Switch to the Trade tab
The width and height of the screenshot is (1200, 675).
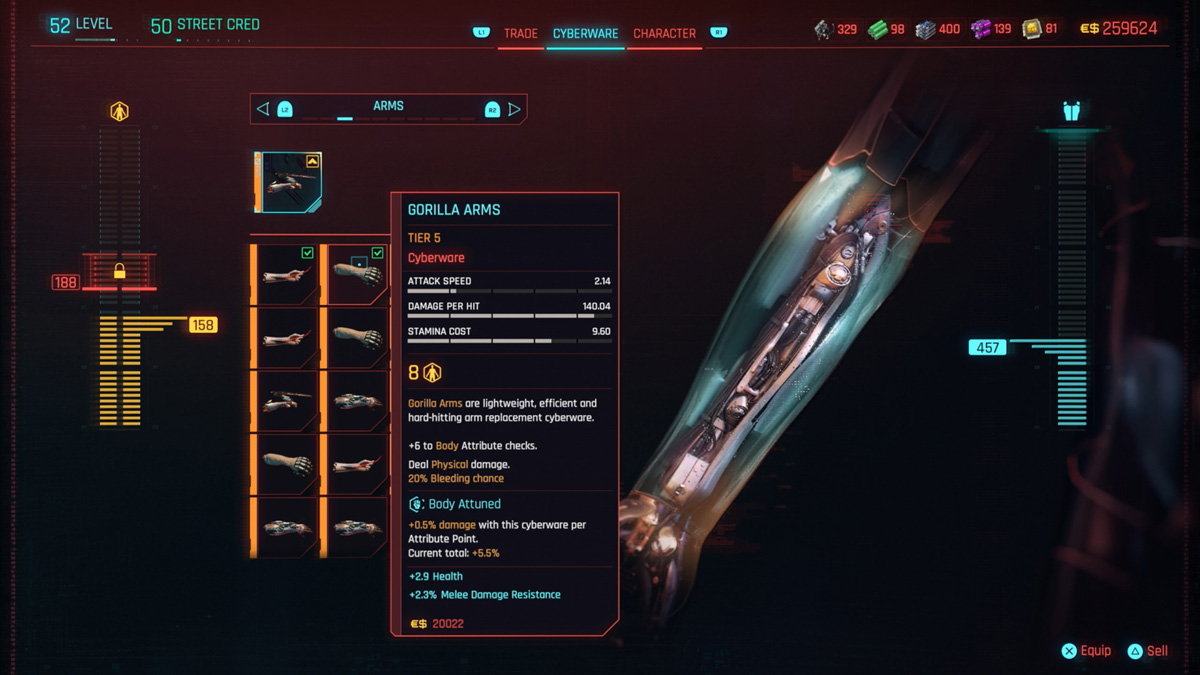[x=520, y=33]
